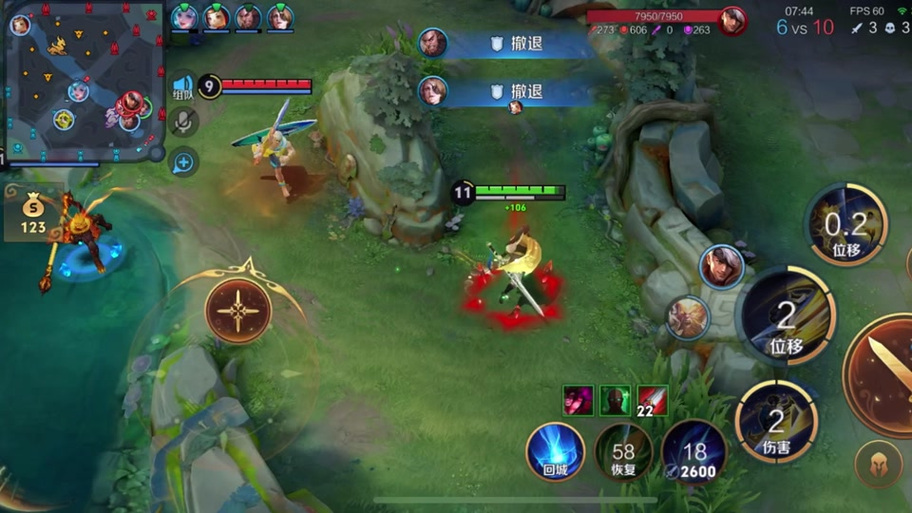Tap the sword basic attack button
The height and width of the screenshot is (513, 912).
tap(885, 370)
